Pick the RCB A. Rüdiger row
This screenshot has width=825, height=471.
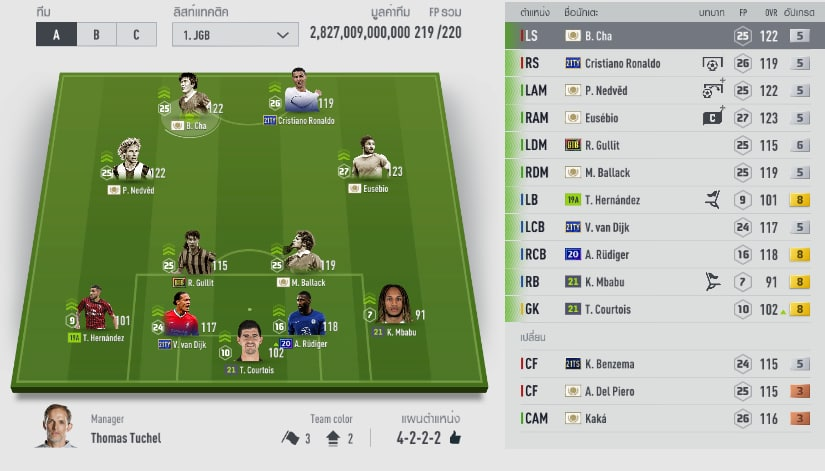pyautogui.click(x=664, y=254)
